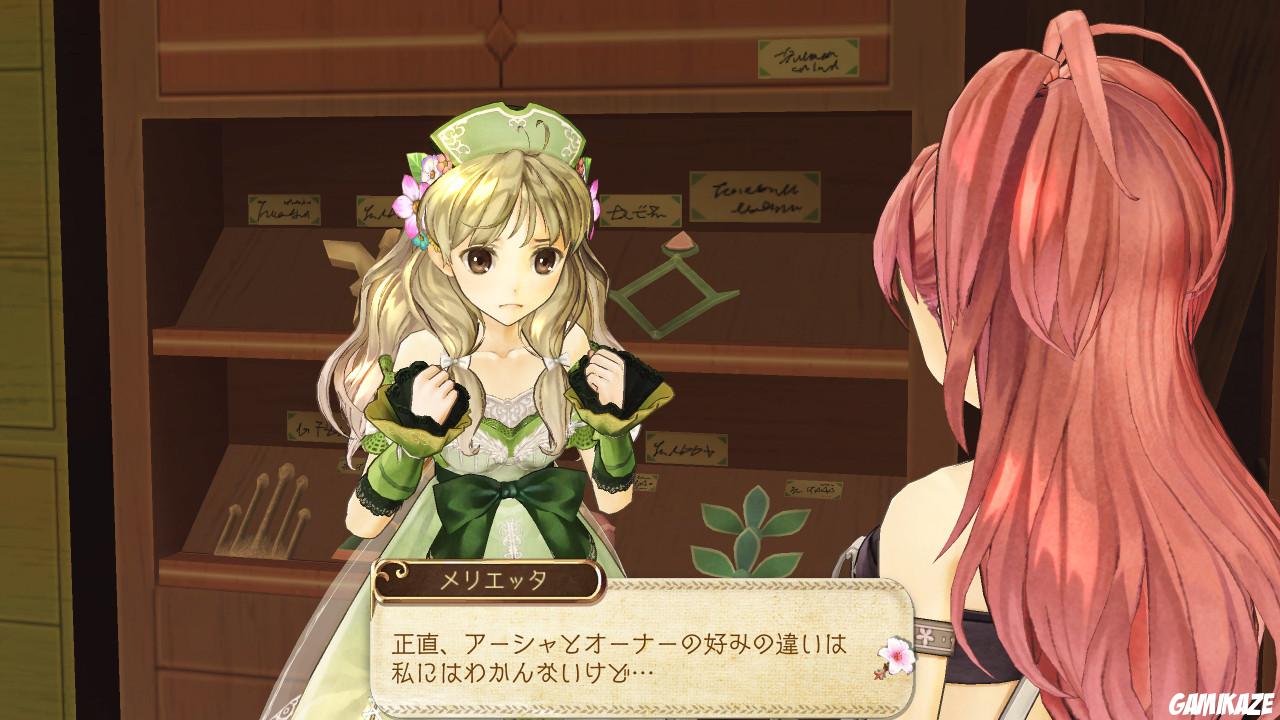Click the pink flower icon on the dialogue box
This screenshot has height=720, width=1280.
897,657
